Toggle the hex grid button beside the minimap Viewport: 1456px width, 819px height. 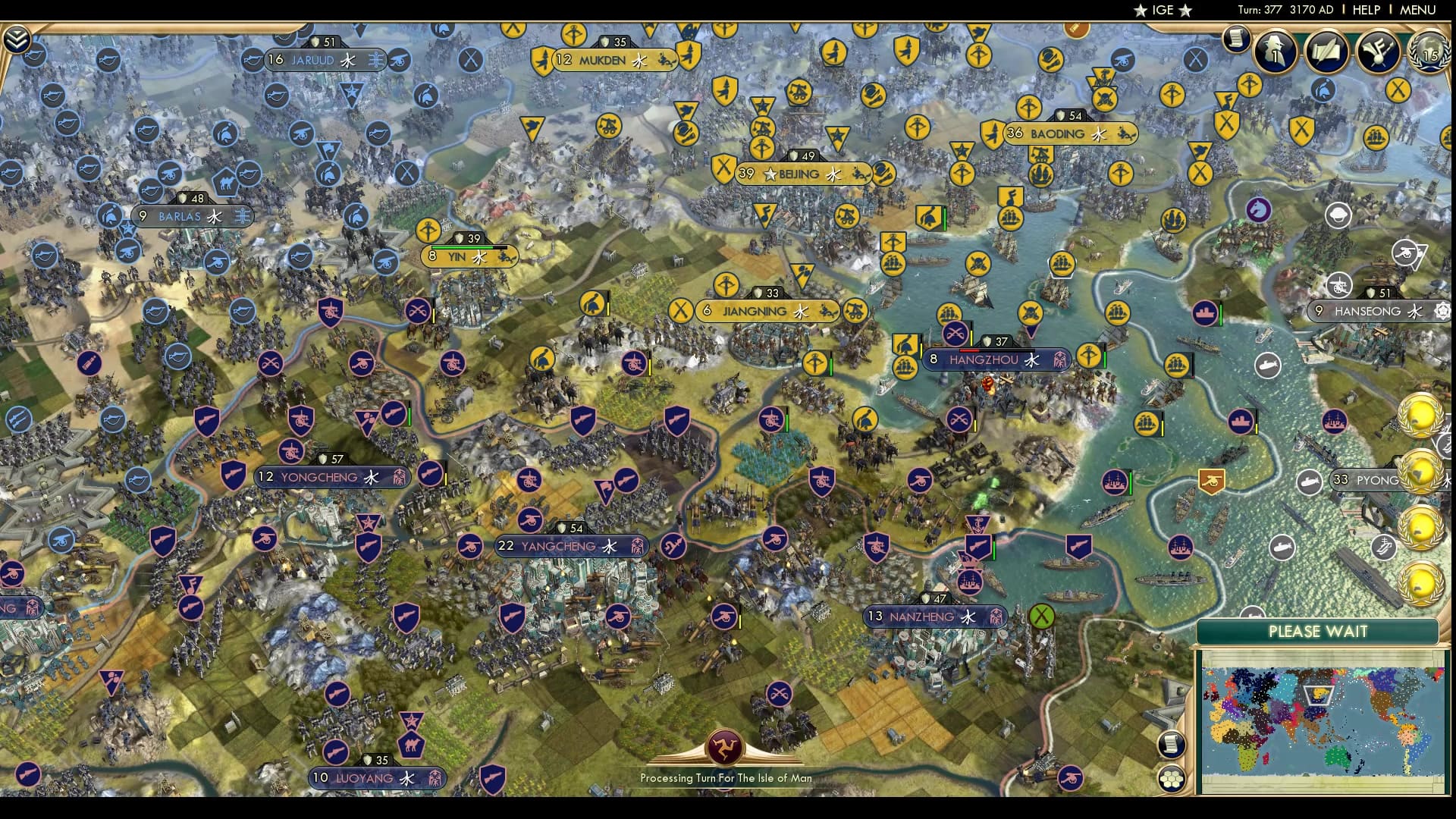tap(1172, 779)
